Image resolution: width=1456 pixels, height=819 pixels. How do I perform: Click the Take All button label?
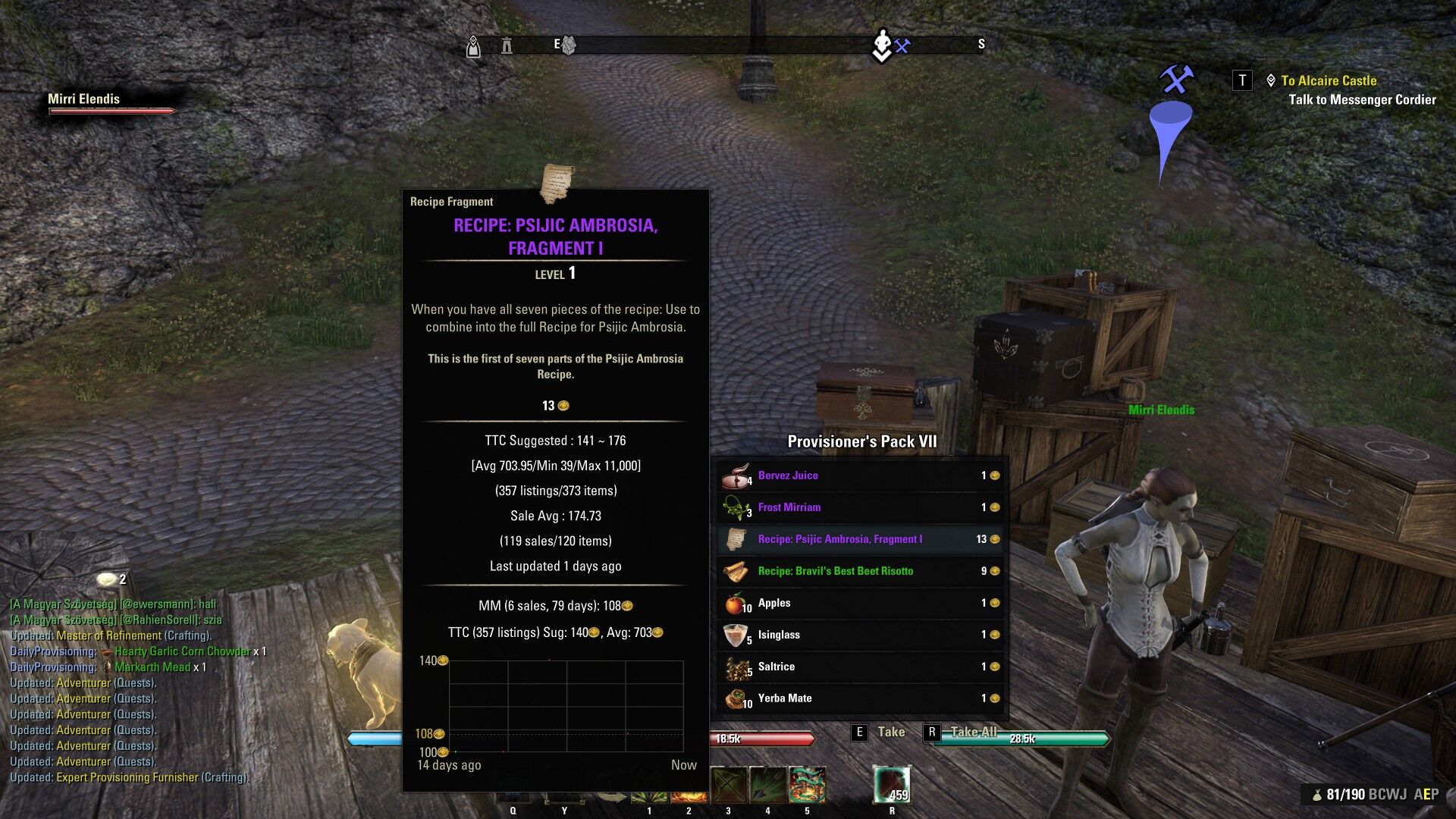point(973,732)
